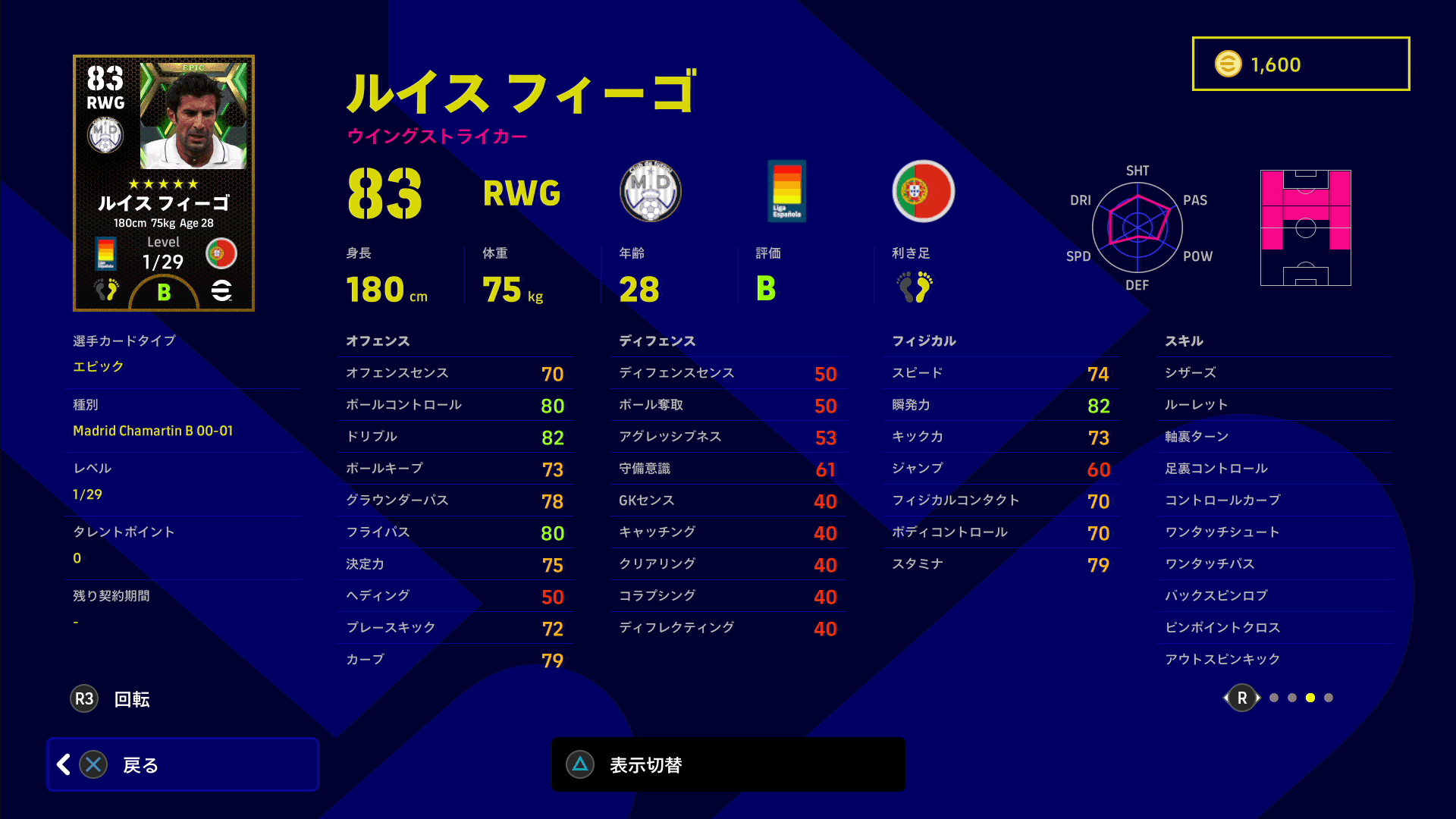
Task: Select the Luis Figo player card
Action: click(164, 183)
